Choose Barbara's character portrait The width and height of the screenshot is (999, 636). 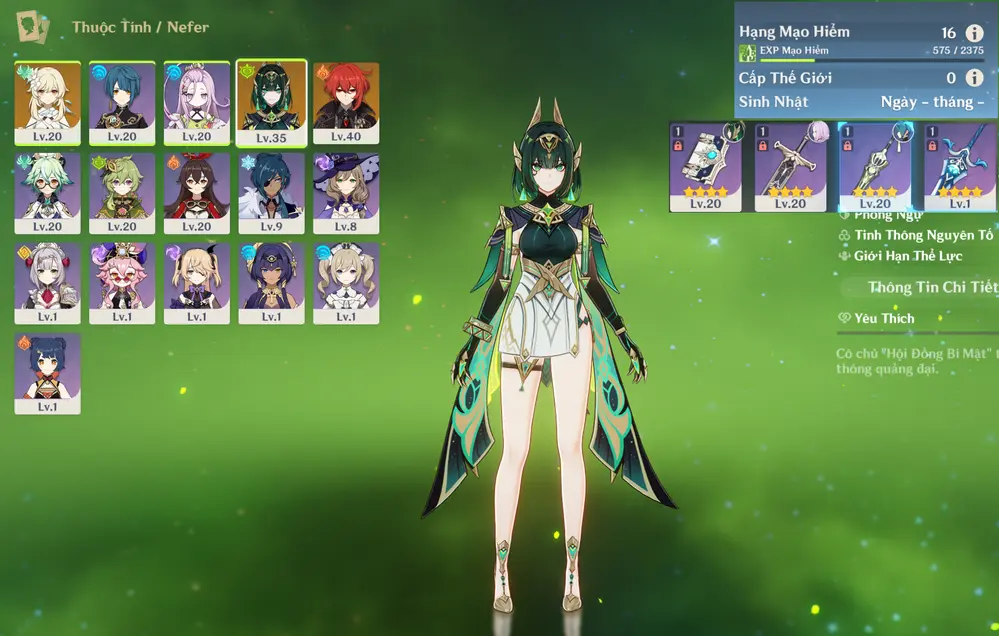click(x=346, y=283)
